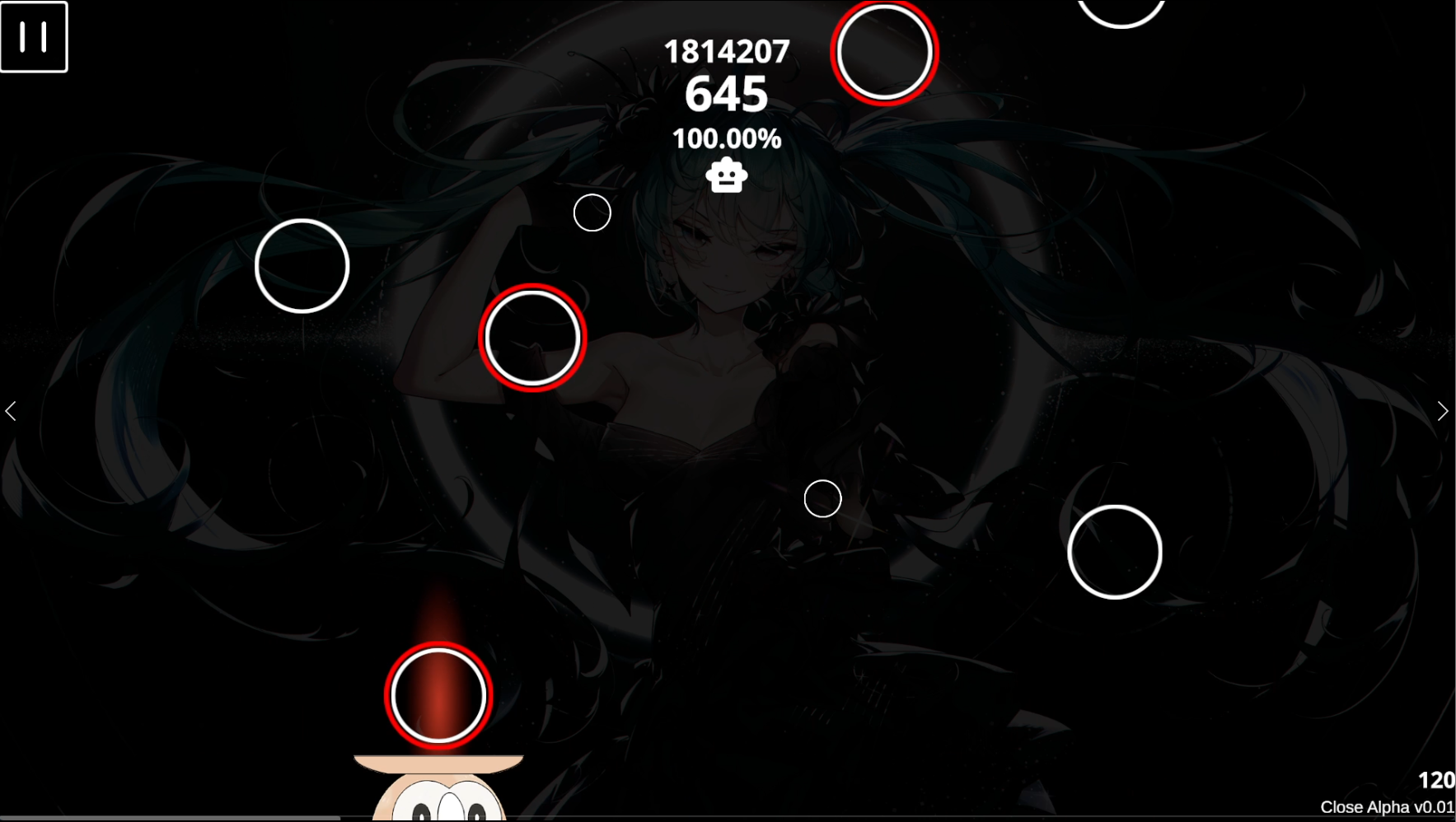Hit the red circle above the mascot's flame
The height and width of the screenshot is (822, 1456).
(x=438, y=696)
